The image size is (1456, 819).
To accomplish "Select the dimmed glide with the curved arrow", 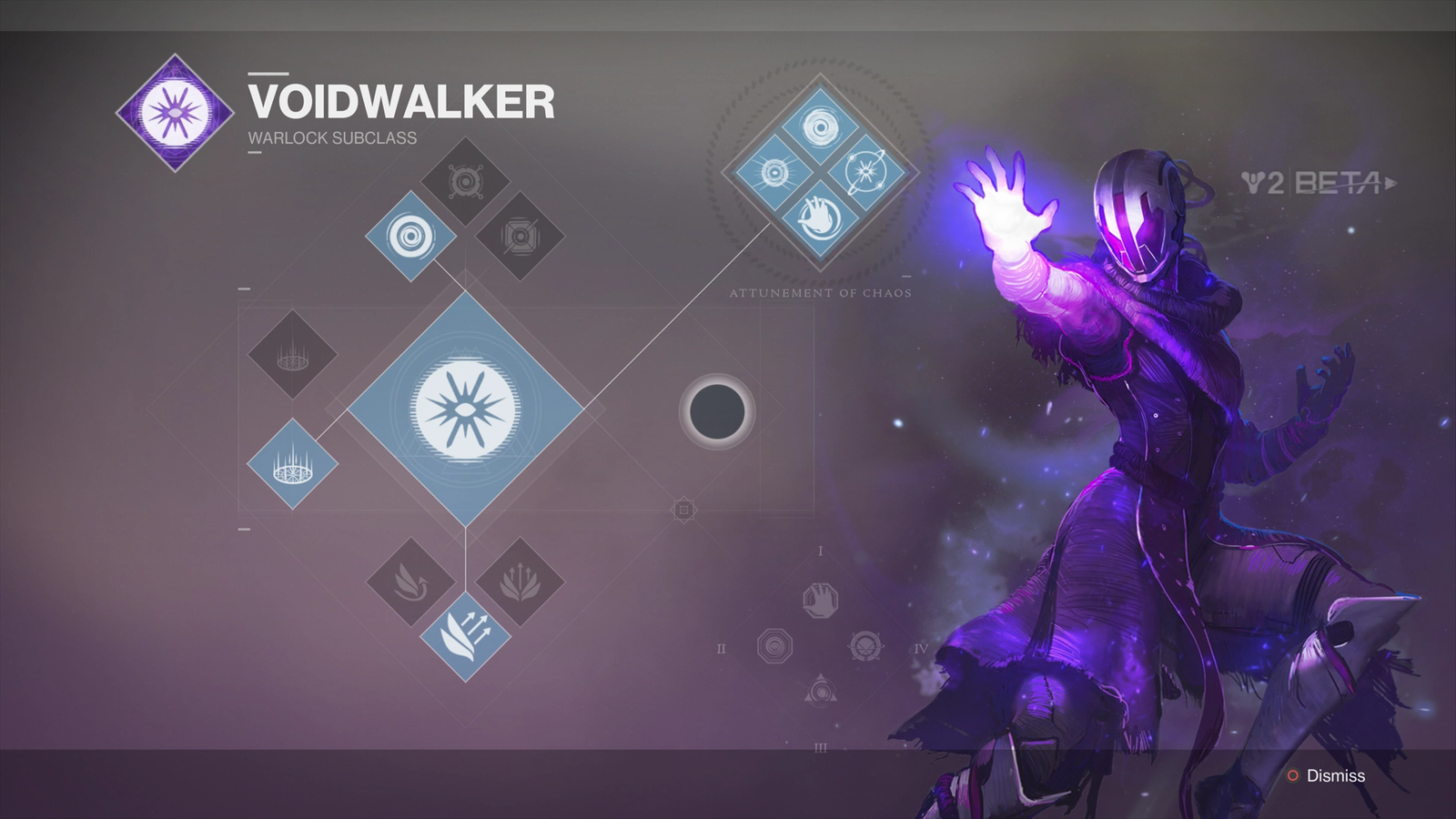I will (x=410, y=581).
